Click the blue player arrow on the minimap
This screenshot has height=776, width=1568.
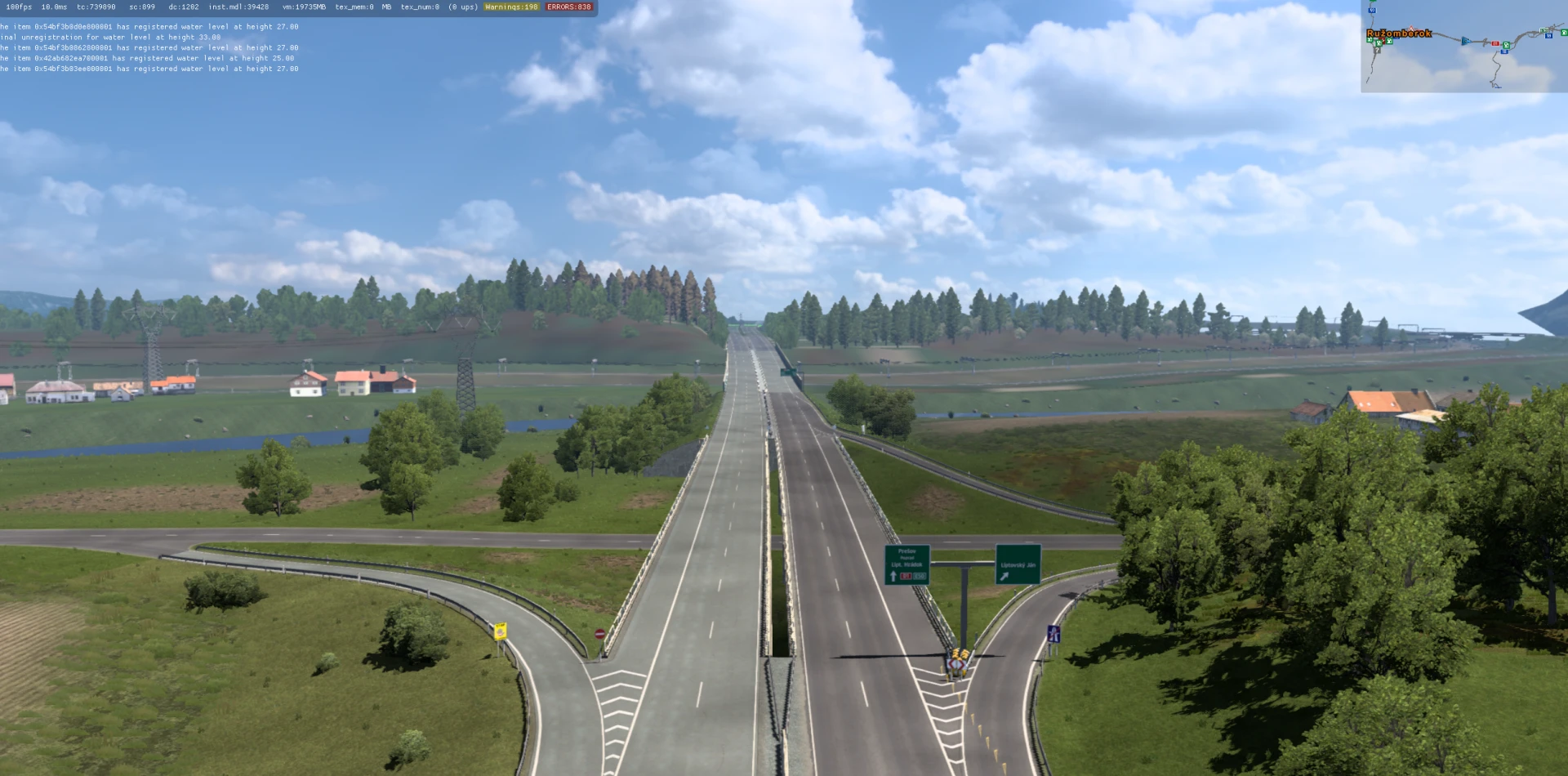click(x=1466, y=42)
